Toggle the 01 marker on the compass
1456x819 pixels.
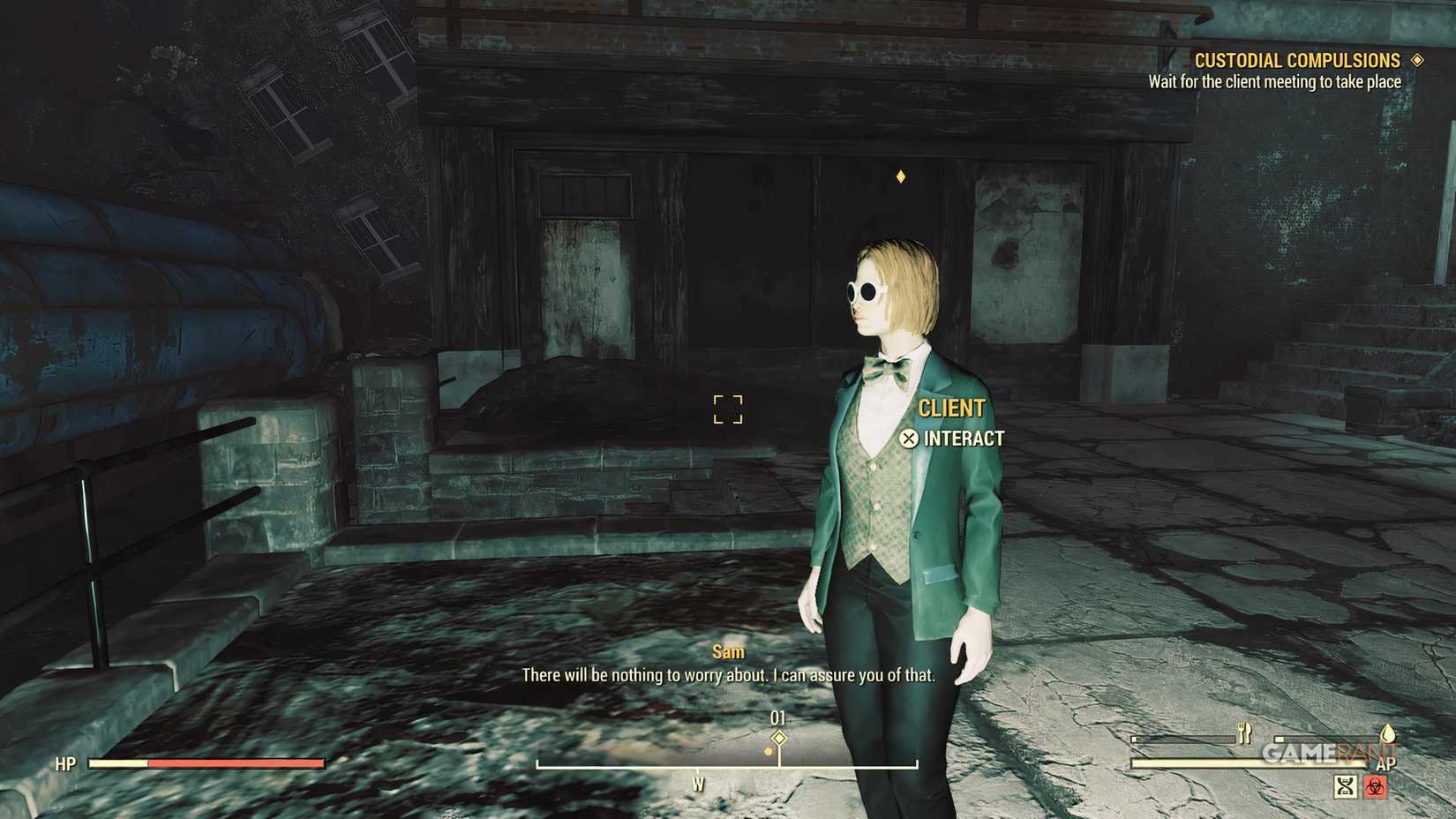pyautogui.click(x=778, y=719)
